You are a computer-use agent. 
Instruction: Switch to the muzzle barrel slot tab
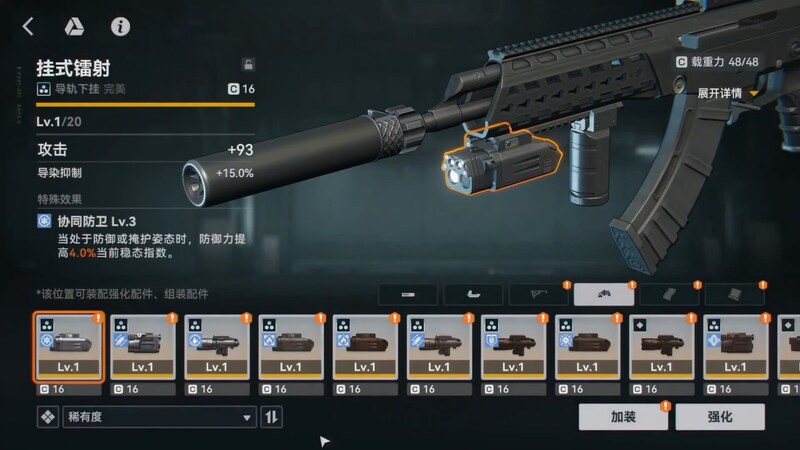(x=408, y=295)
